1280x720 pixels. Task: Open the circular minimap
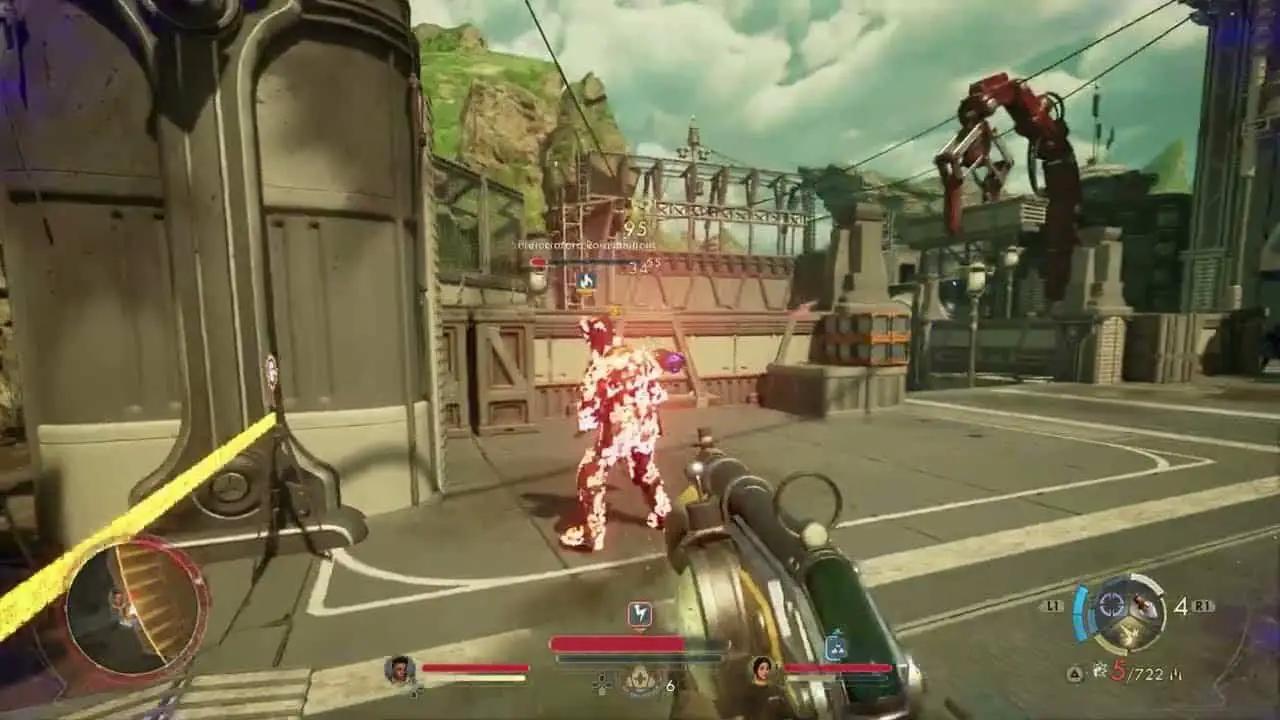pos(136,606)
